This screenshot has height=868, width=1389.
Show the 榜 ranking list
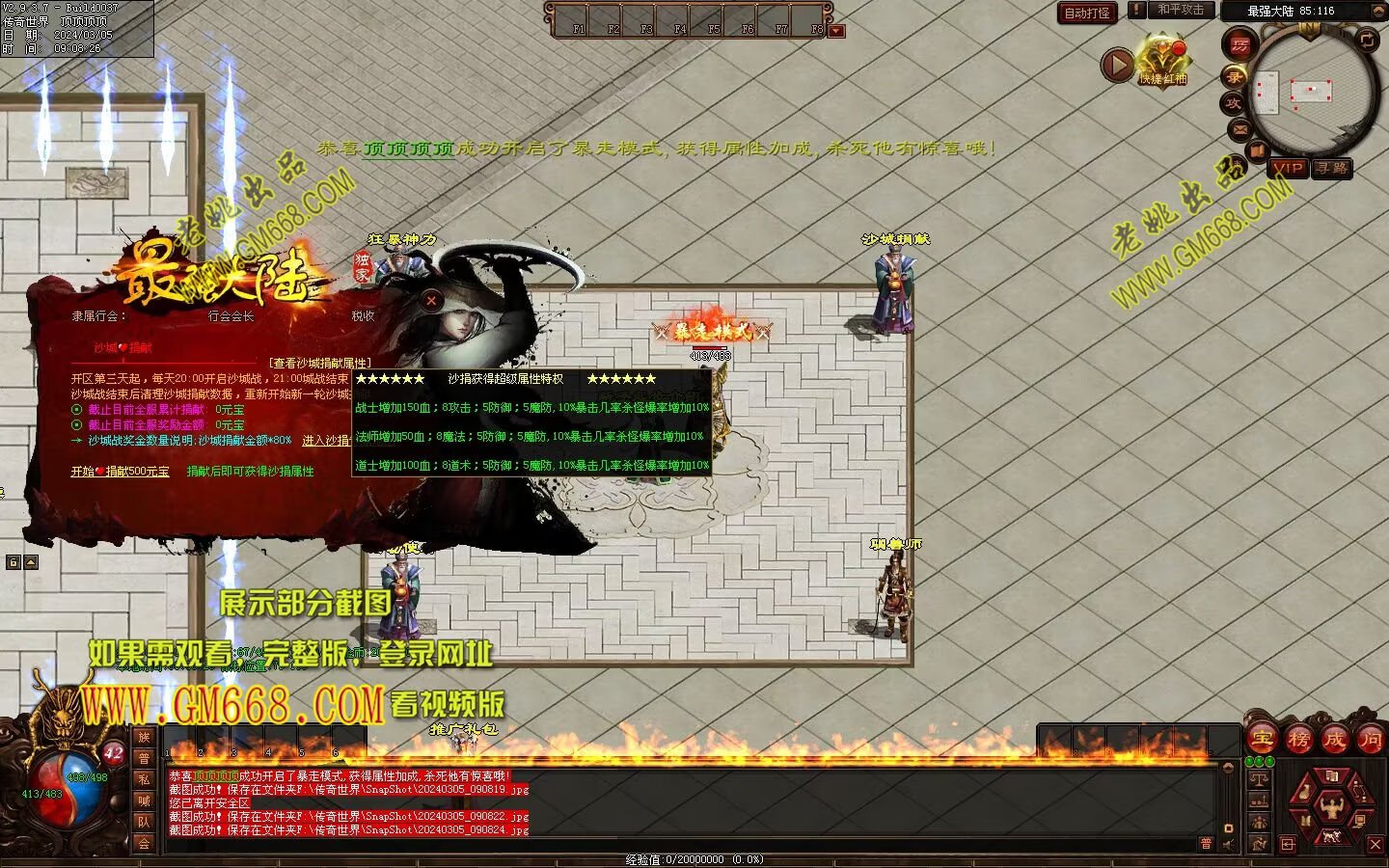click(1298, 739)
